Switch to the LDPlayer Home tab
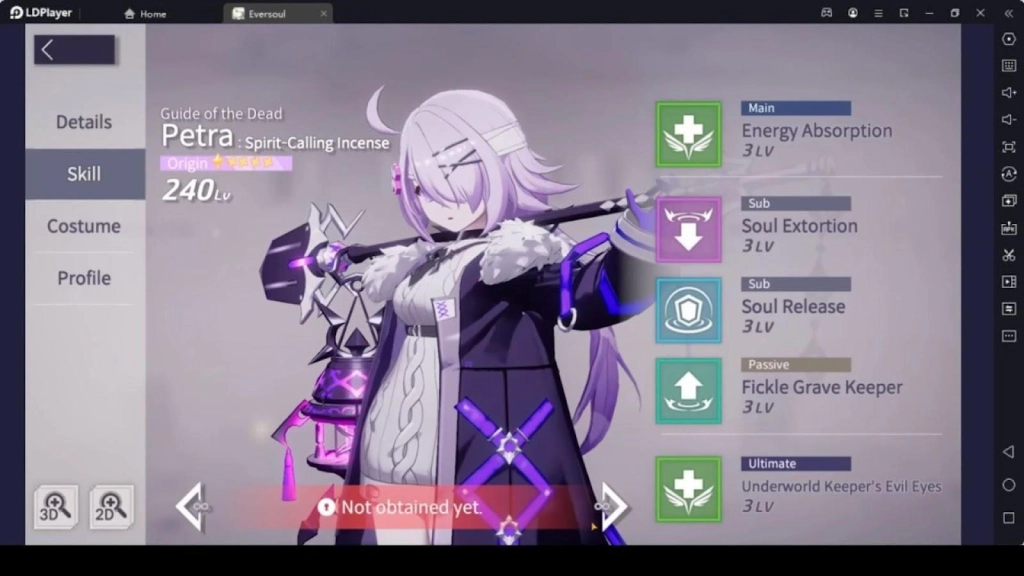This screenshot has width=1024, height=576. point(146,14)
